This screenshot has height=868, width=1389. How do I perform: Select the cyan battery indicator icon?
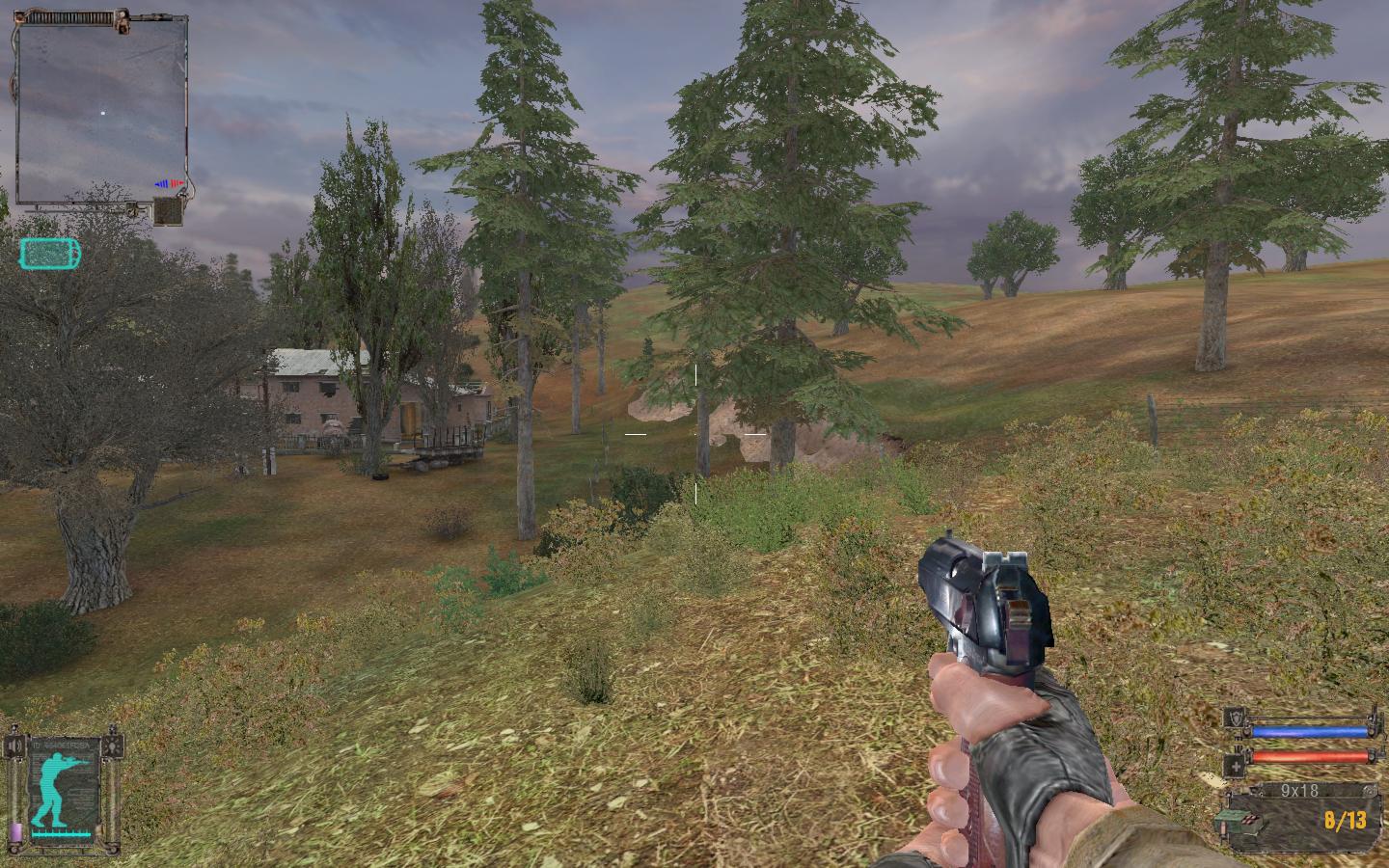(x=50, y=254)
